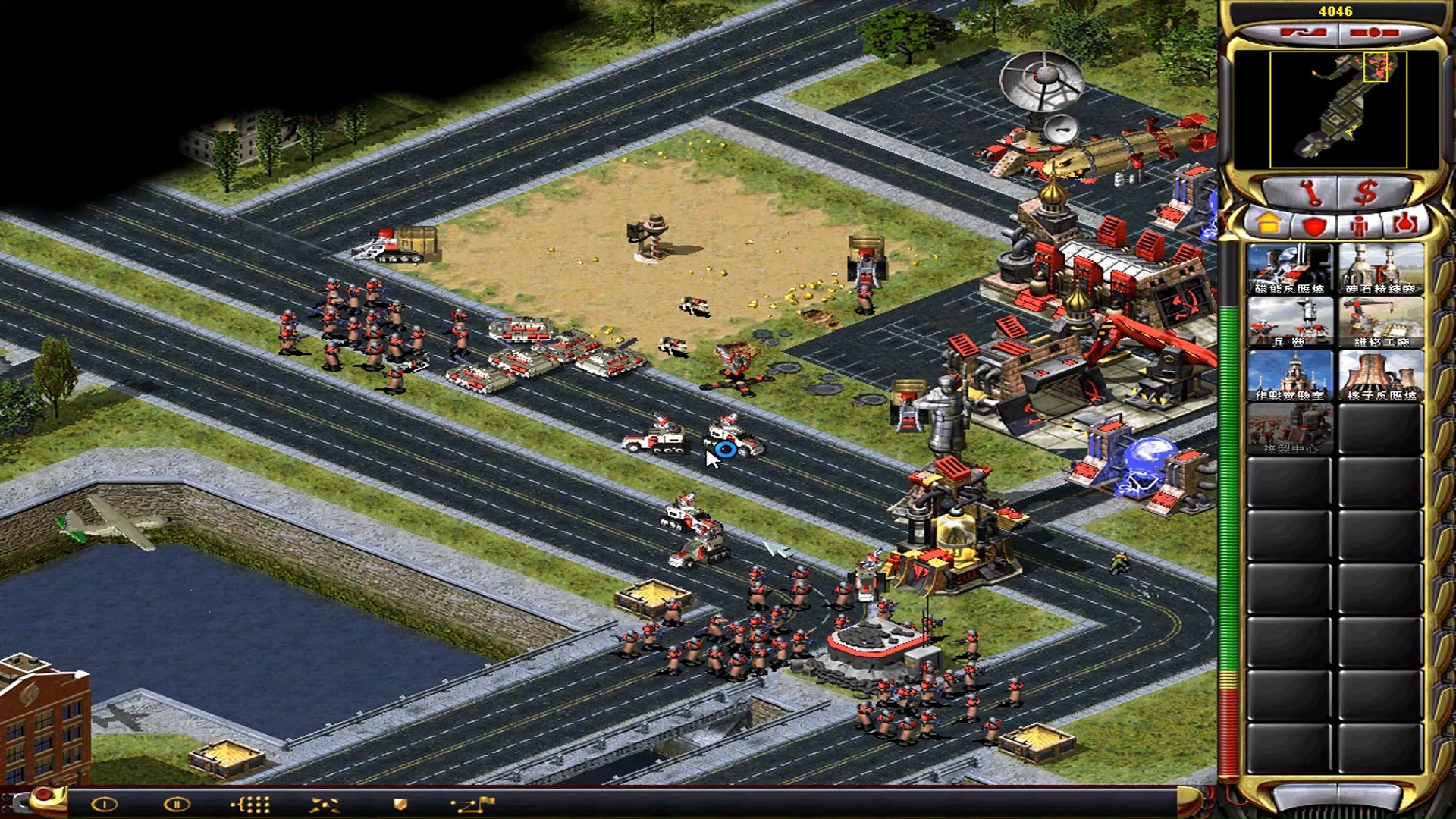Build the Barracks (兵營)
The image size is (1456, 819).
(x=1290, y=322)
